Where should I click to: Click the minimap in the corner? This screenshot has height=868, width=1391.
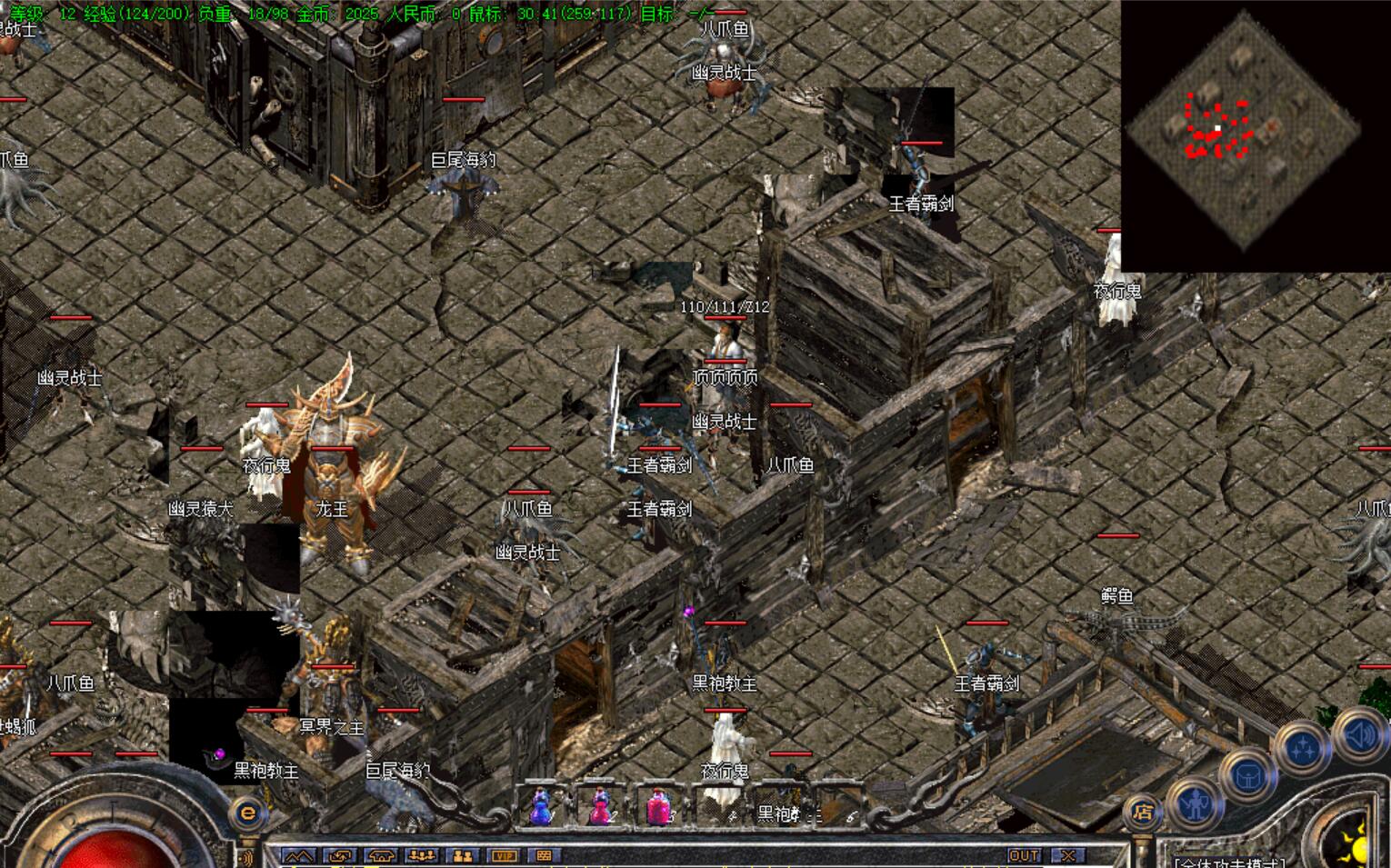click(1255, 135)
